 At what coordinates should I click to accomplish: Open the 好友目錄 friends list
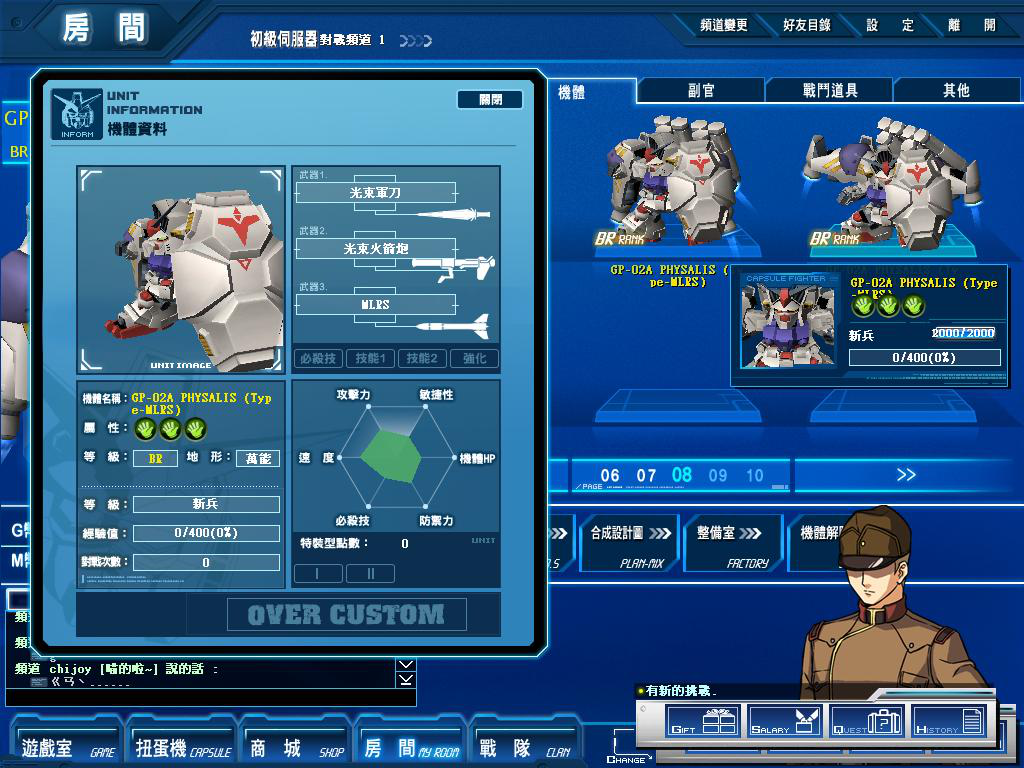(x=807, y=25)
